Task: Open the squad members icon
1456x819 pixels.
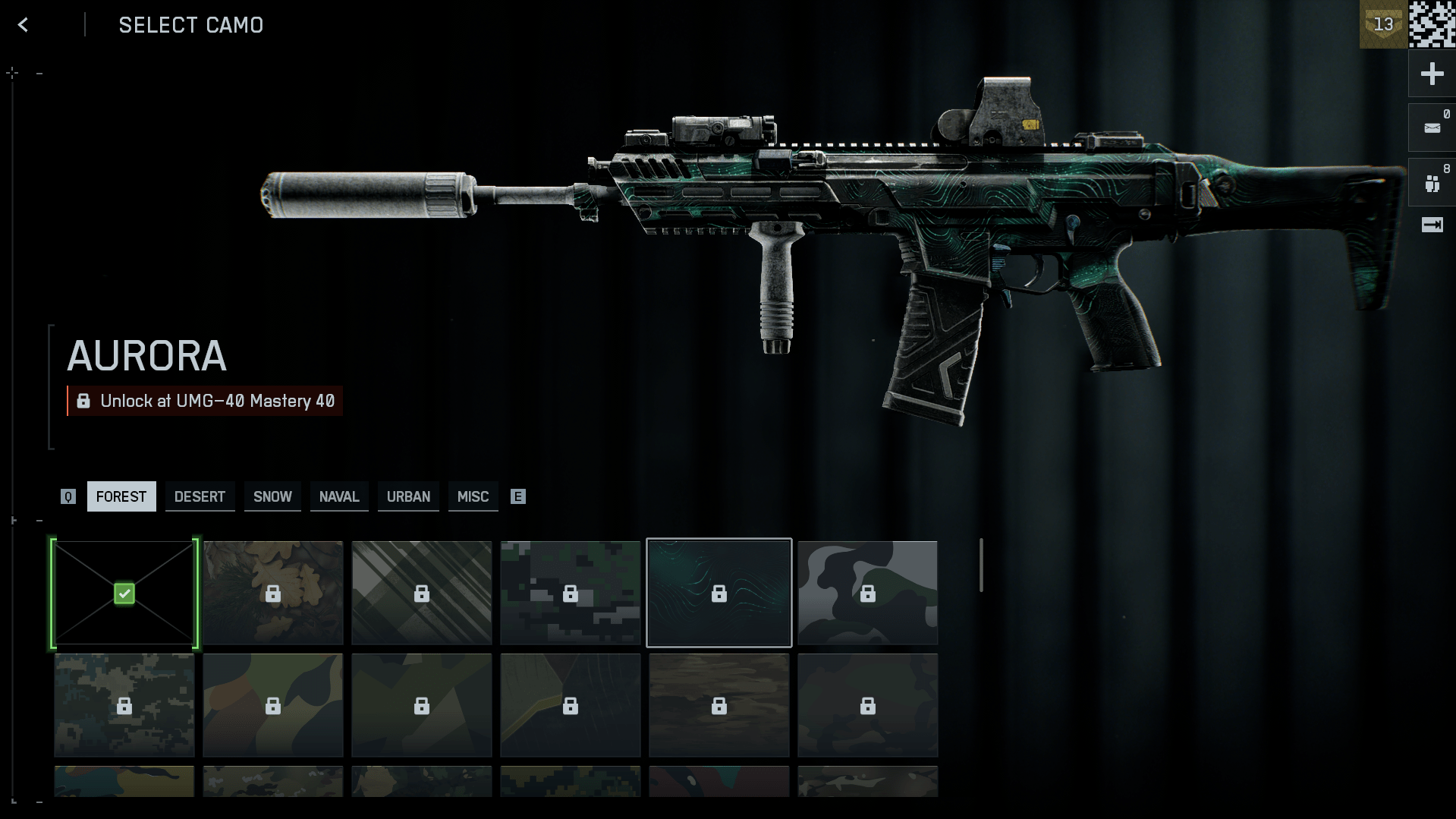Action: [x=1432, y=183]
